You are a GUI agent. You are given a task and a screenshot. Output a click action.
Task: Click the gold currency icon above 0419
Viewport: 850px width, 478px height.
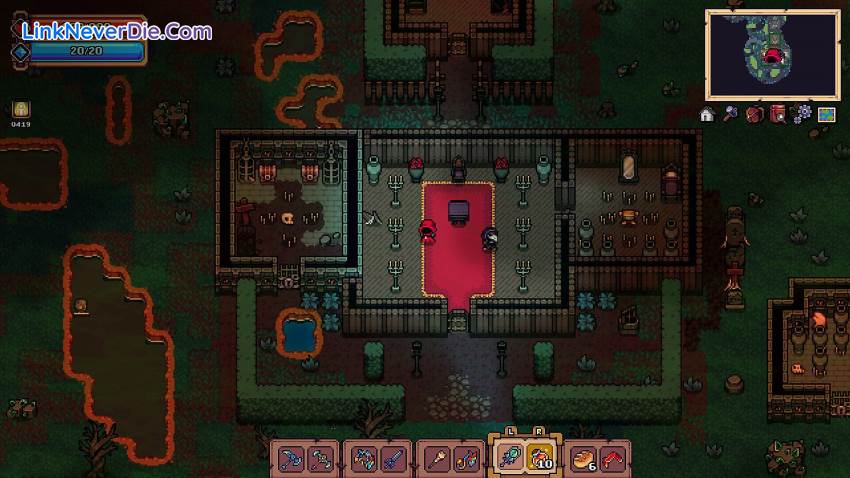coord(21,109)
